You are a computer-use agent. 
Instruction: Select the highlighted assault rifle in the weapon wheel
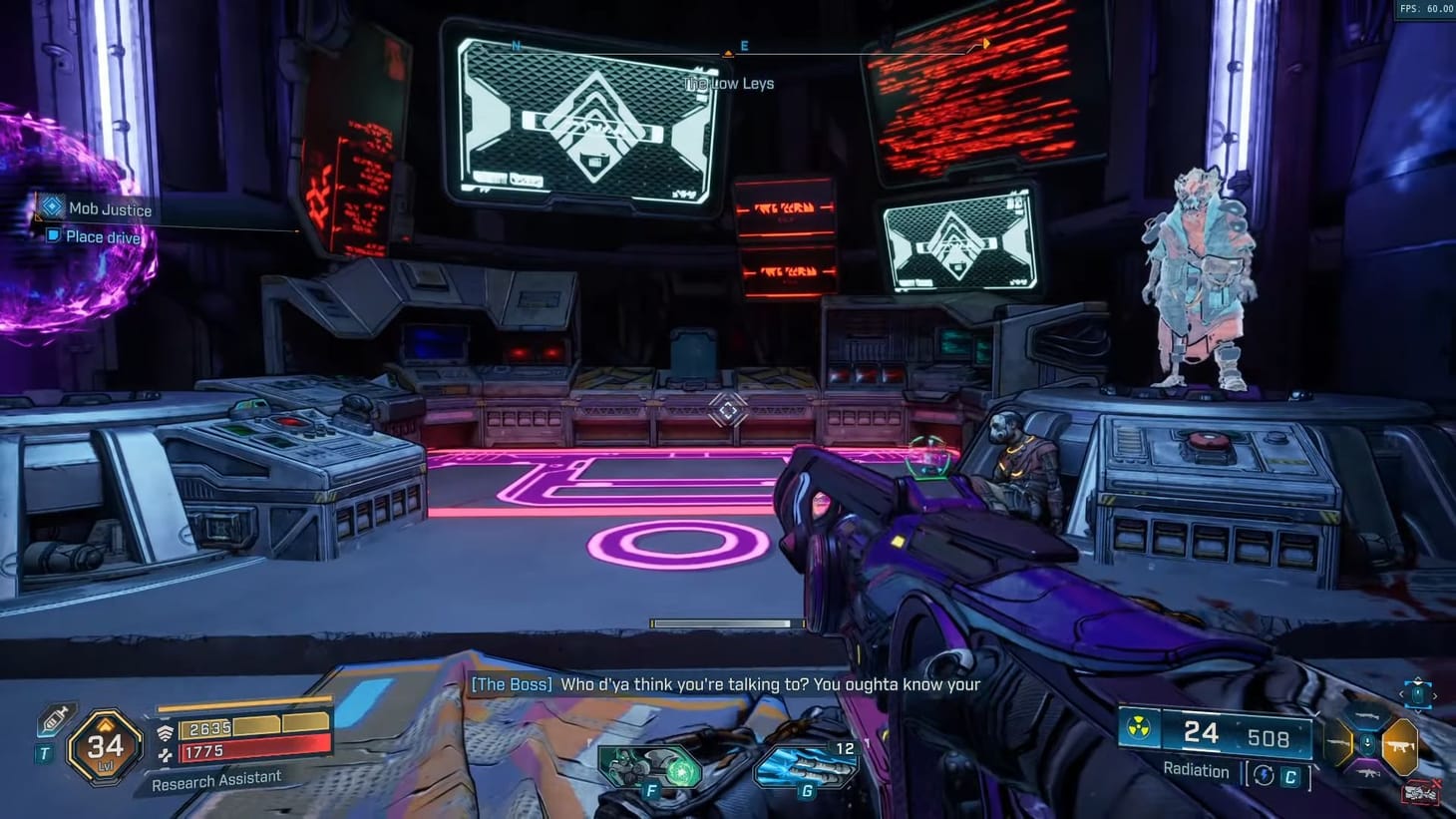[1400, 746]
